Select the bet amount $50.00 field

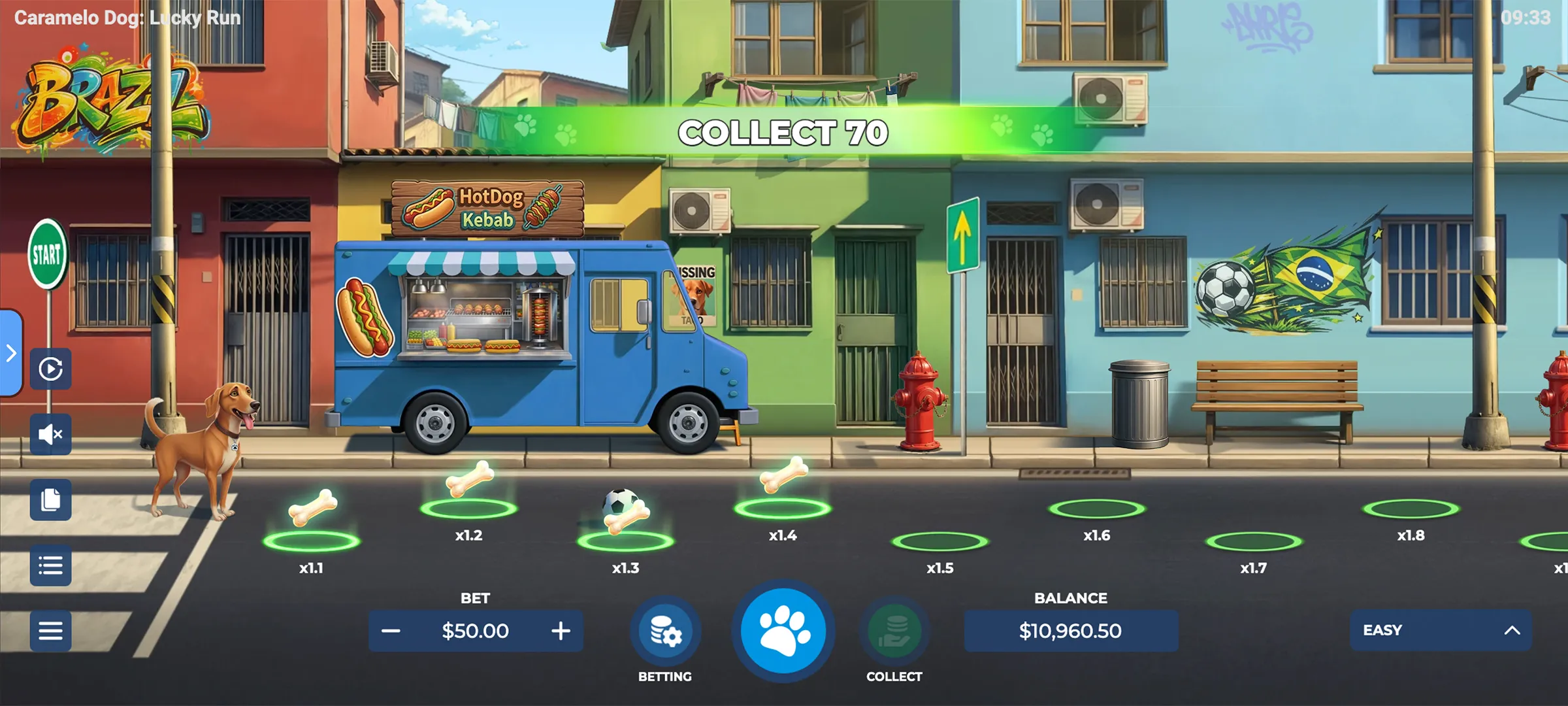click(475, 631)
